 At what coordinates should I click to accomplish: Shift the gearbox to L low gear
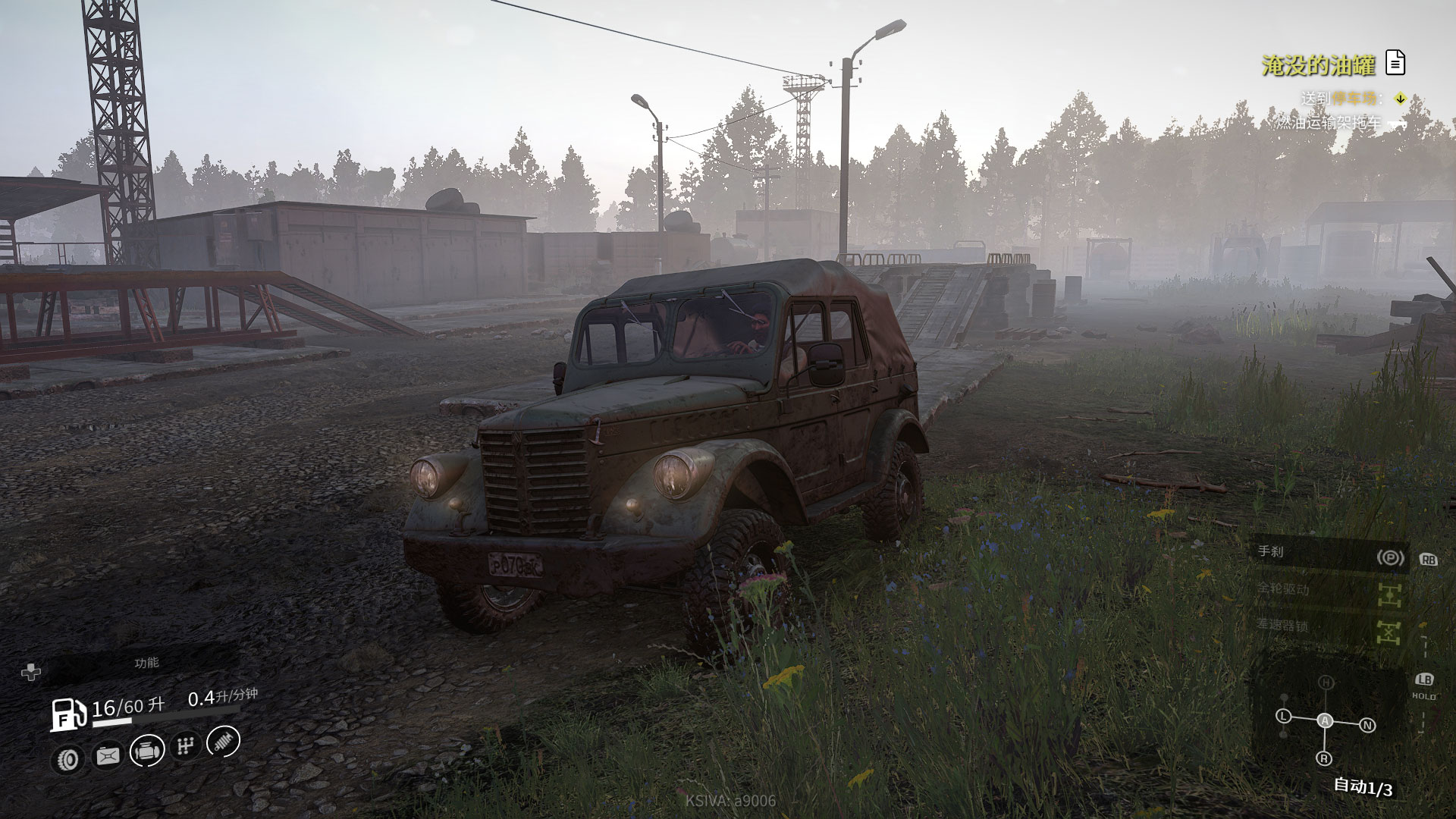click(x=1283, y=716)
